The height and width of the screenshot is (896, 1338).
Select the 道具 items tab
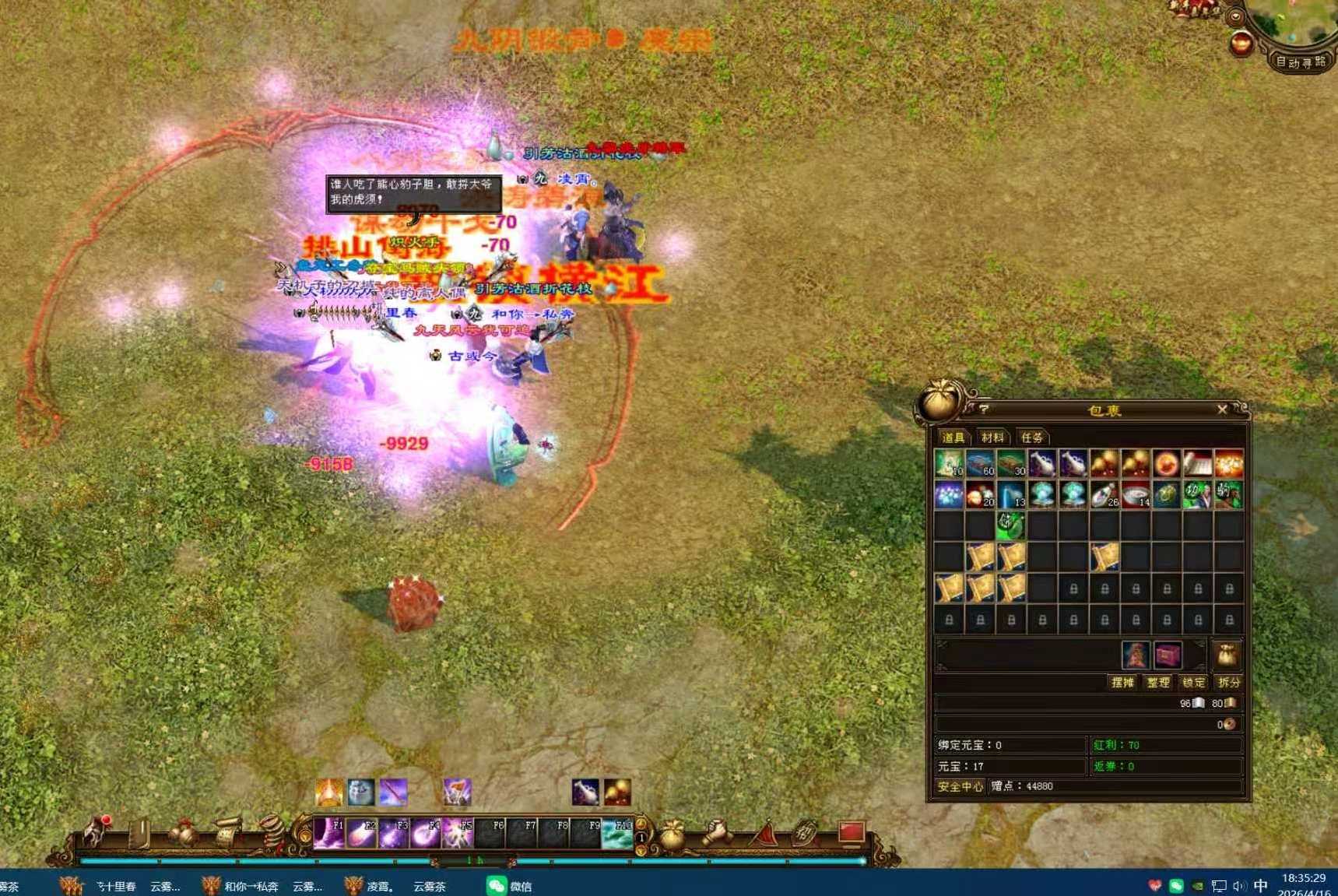(x=953, y=437)
